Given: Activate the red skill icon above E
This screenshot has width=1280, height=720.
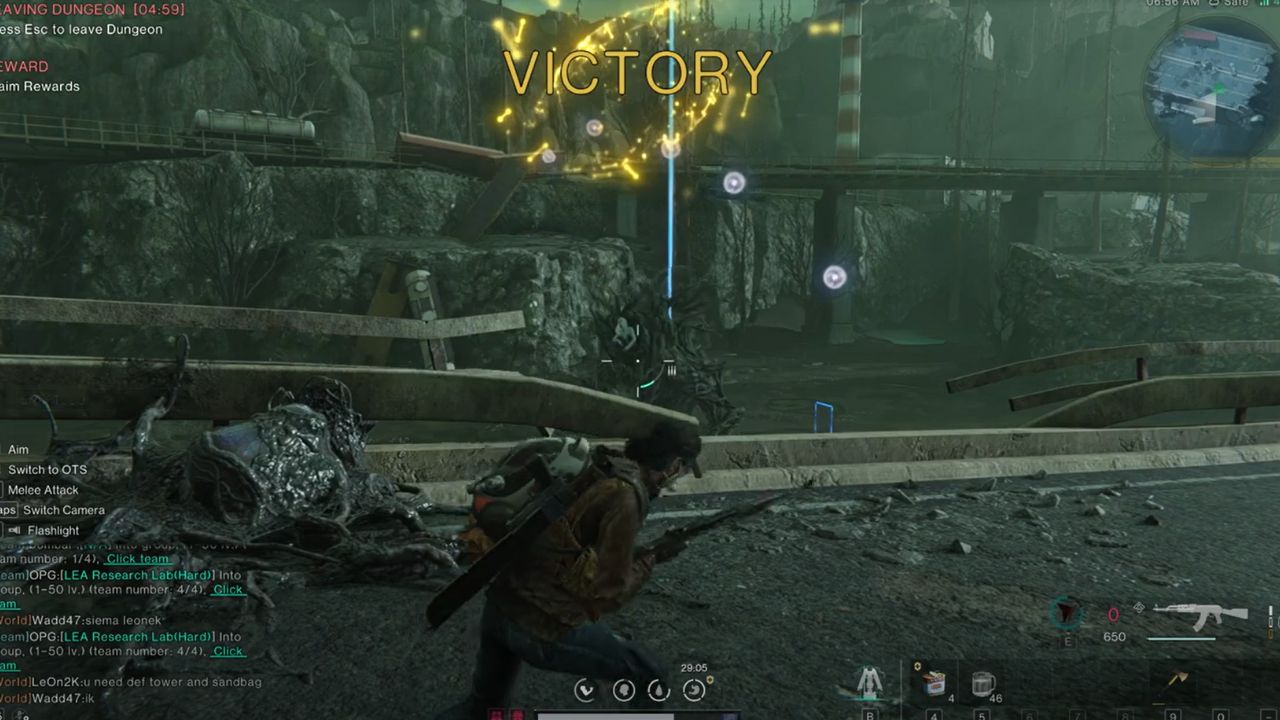Looking at the screenshot, I should 1068,614.
